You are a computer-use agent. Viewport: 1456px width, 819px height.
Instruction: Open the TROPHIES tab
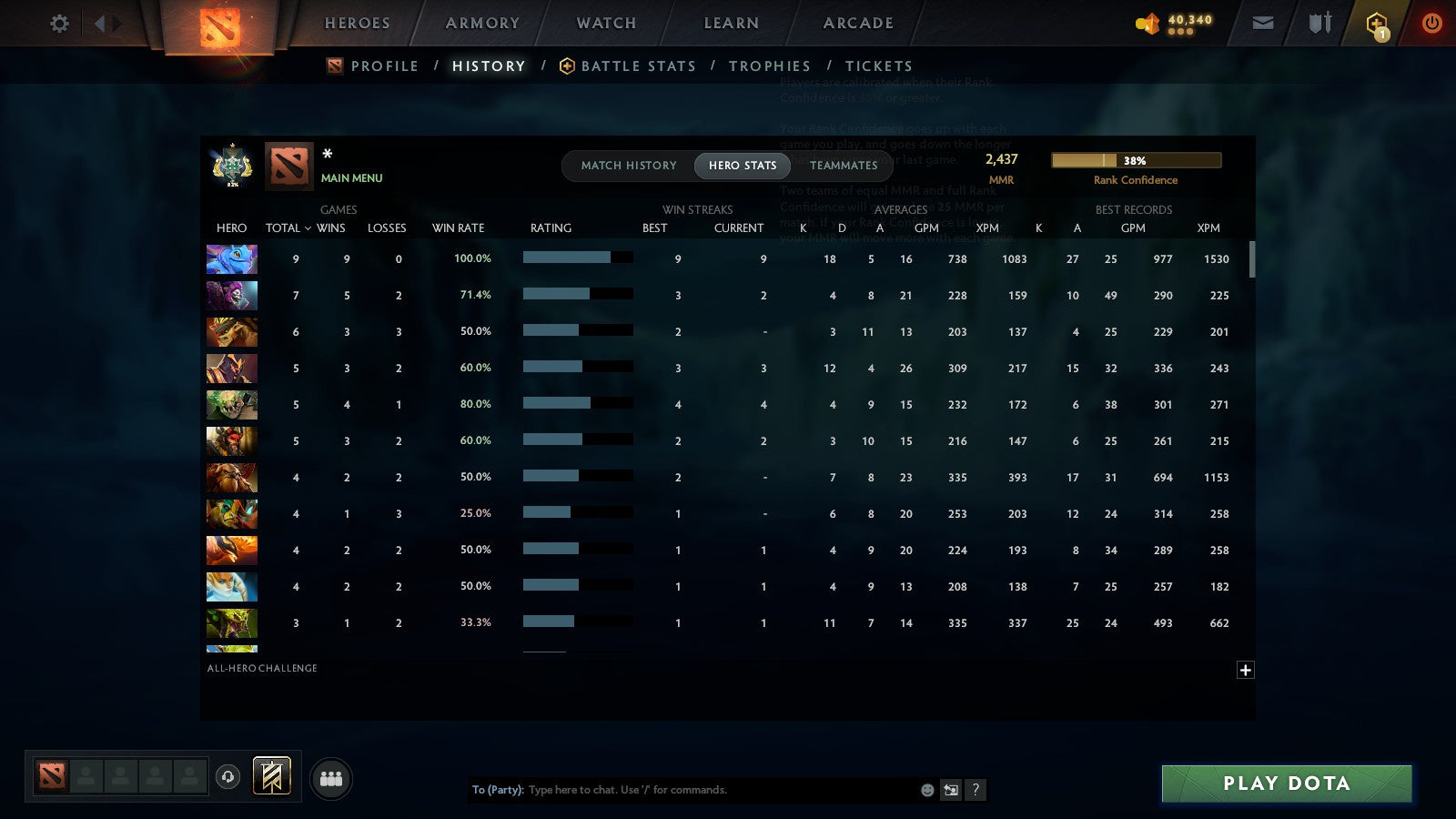coord(770,66)
